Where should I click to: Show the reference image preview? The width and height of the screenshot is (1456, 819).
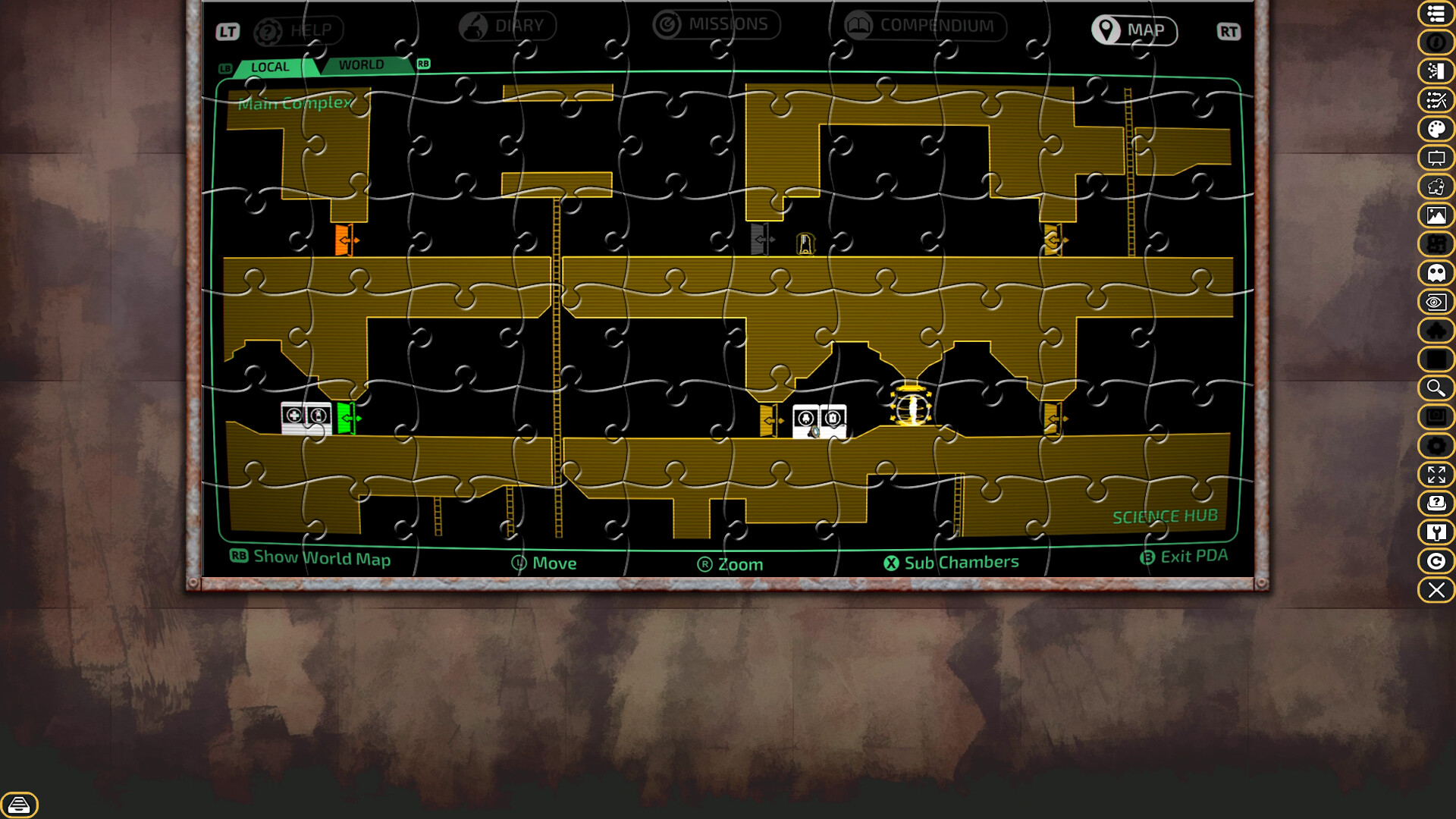click(x=1436, y=215)
